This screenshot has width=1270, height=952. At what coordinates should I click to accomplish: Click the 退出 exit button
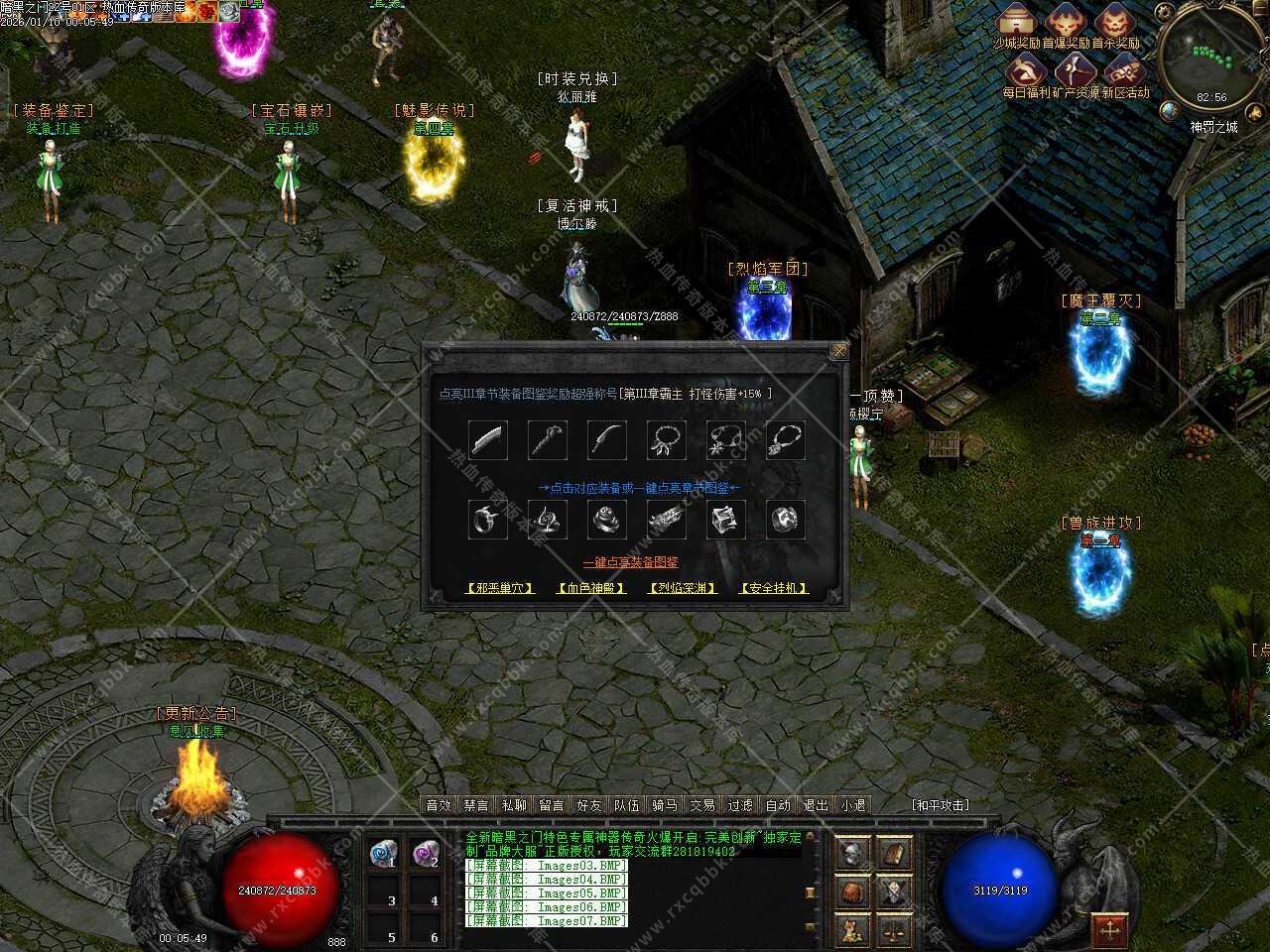point(816,805)
